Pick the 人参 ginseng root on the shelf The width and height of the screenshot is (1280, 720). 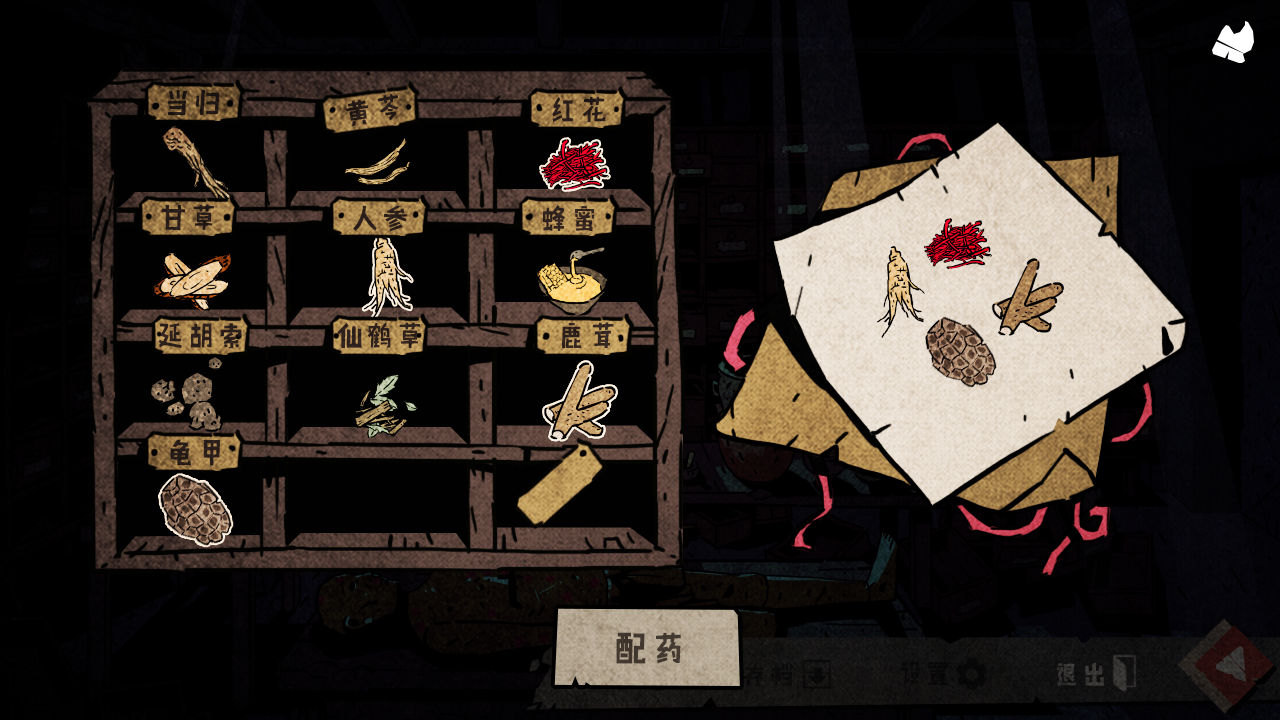pos(385,275)
